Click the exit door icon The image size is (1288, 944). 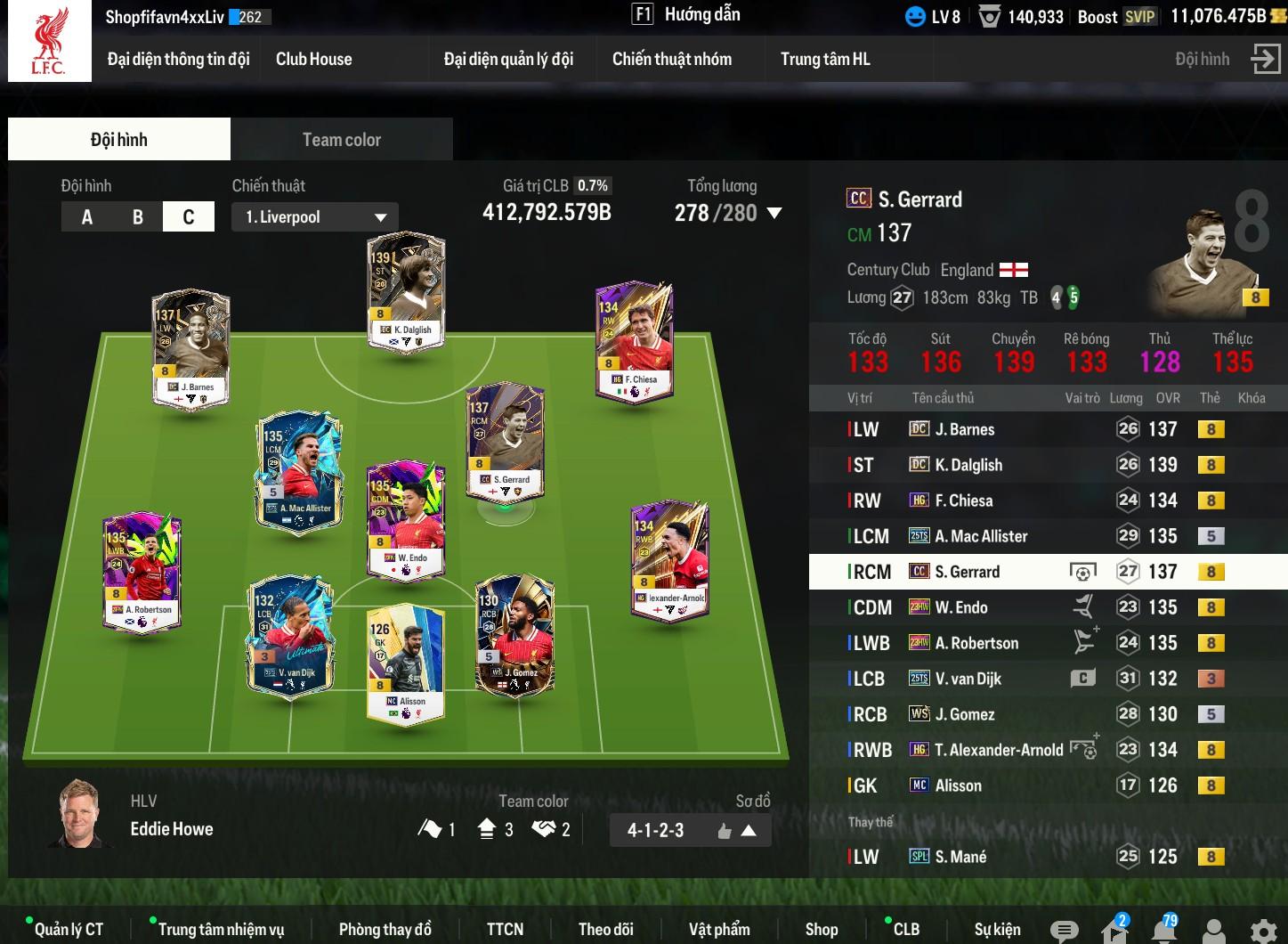(x=1265, y=59)
